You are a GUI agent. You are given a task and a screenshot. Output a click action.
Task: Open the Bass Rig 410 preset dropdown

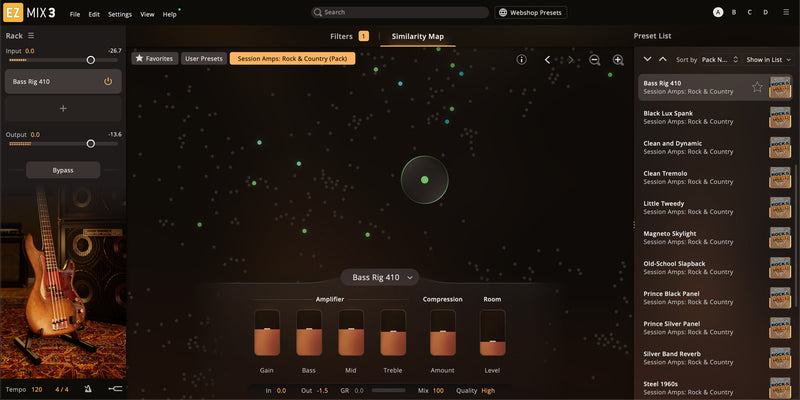[x=383, y=277]
